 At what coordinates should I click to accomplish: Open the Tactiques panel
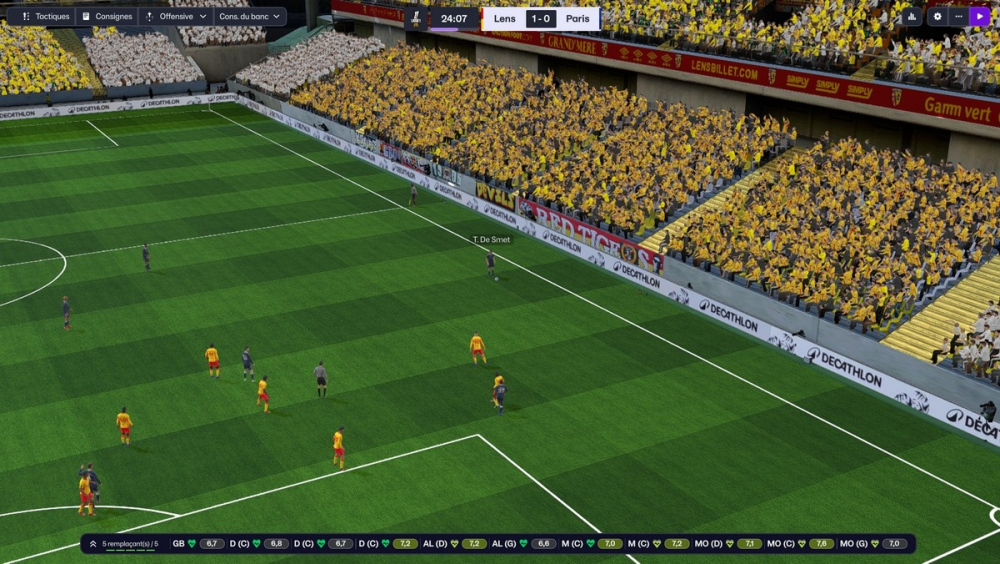(44, 17)
